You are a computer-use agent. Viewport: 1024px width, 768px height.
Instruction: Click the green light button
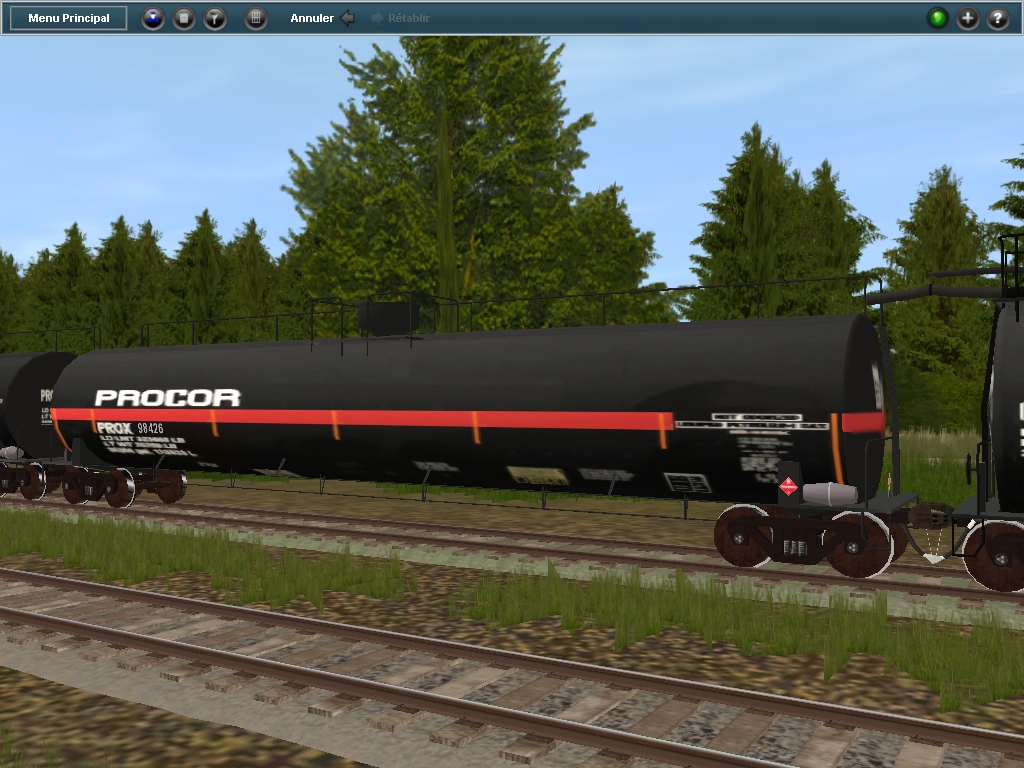click(x=938, y=18)
